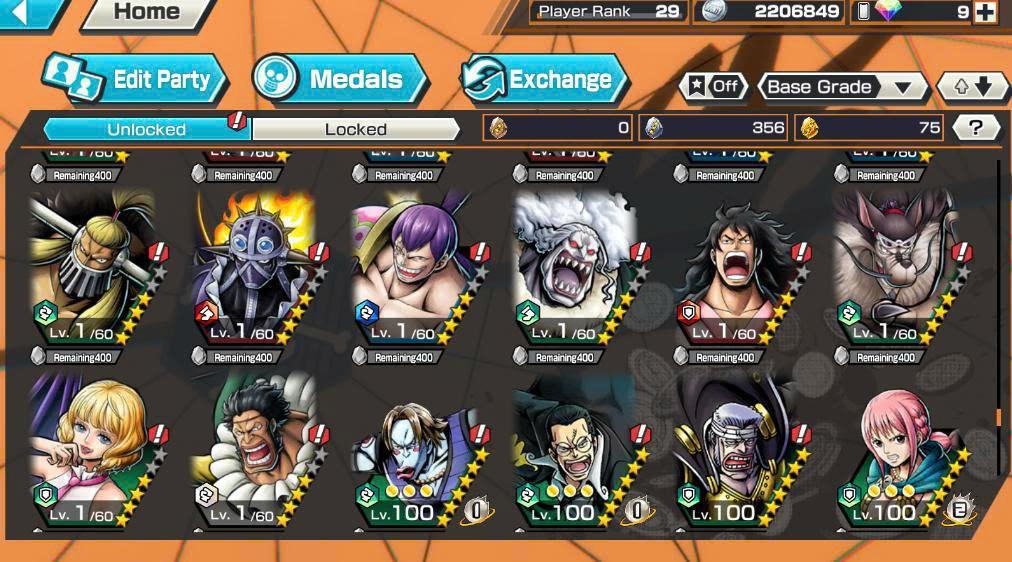This screenshot has height=562, width=1012.
Task: Open the Exchange screen
Action: coord(545,80)
